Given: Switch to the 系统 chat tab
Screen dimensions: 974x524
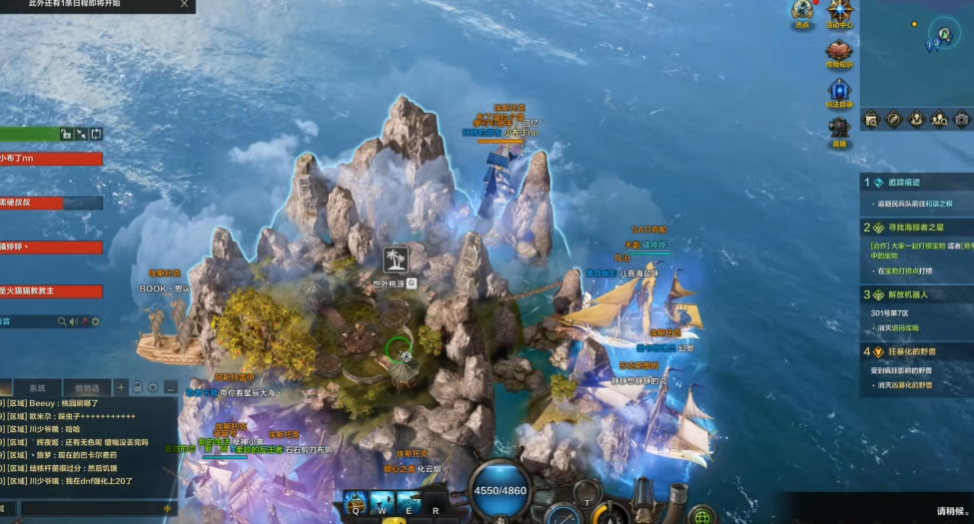Looking at the screenshot, I should point(37,387).
